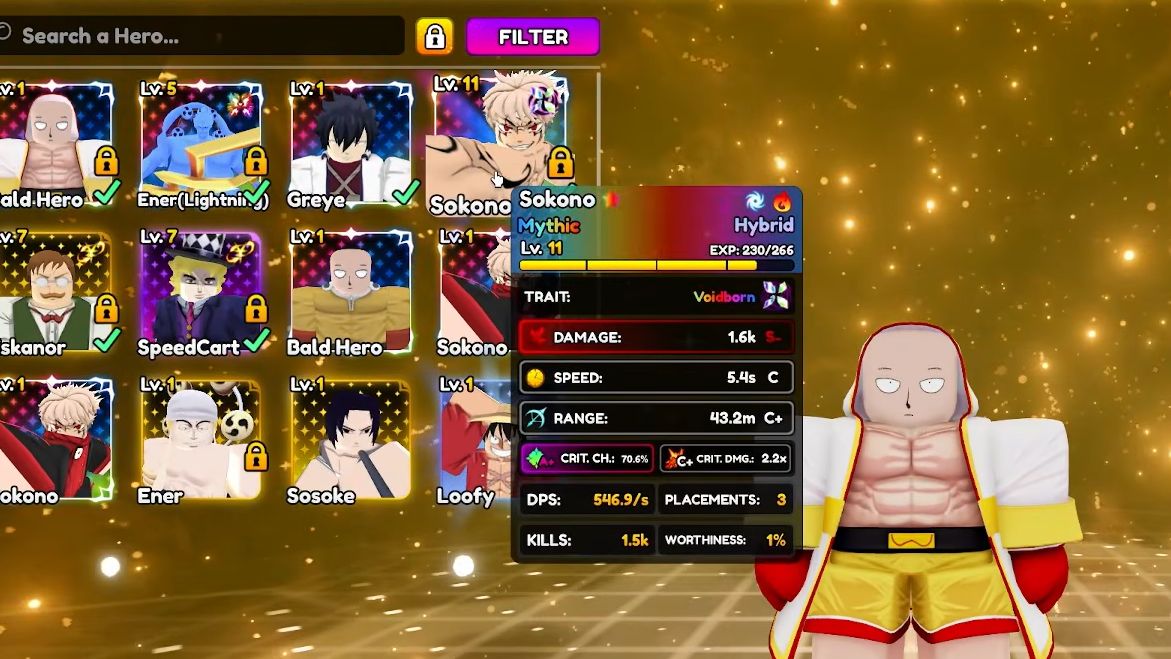Pick the Loofy hero card

[x=476, y=440]
